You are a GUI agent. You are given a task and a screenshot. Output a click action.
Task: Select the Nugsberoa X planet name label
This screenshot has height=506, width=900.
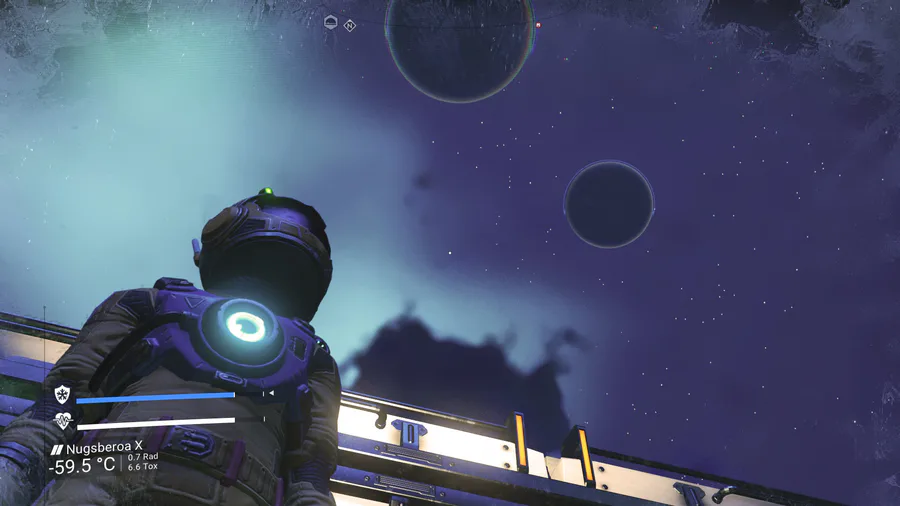point(104,449)
